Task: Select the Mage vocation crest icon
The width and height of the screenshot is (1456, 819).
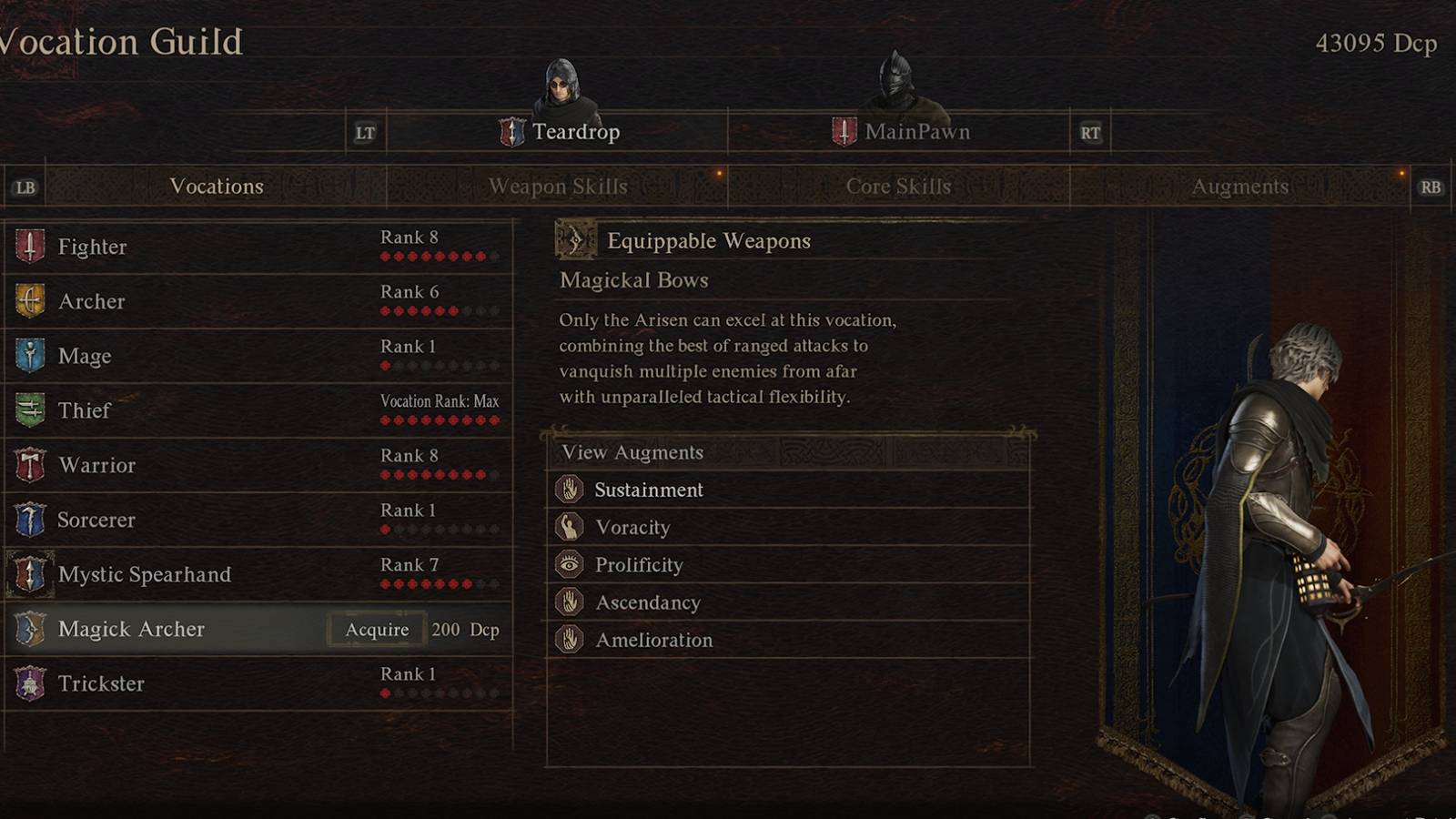Action: coord(30,356)
